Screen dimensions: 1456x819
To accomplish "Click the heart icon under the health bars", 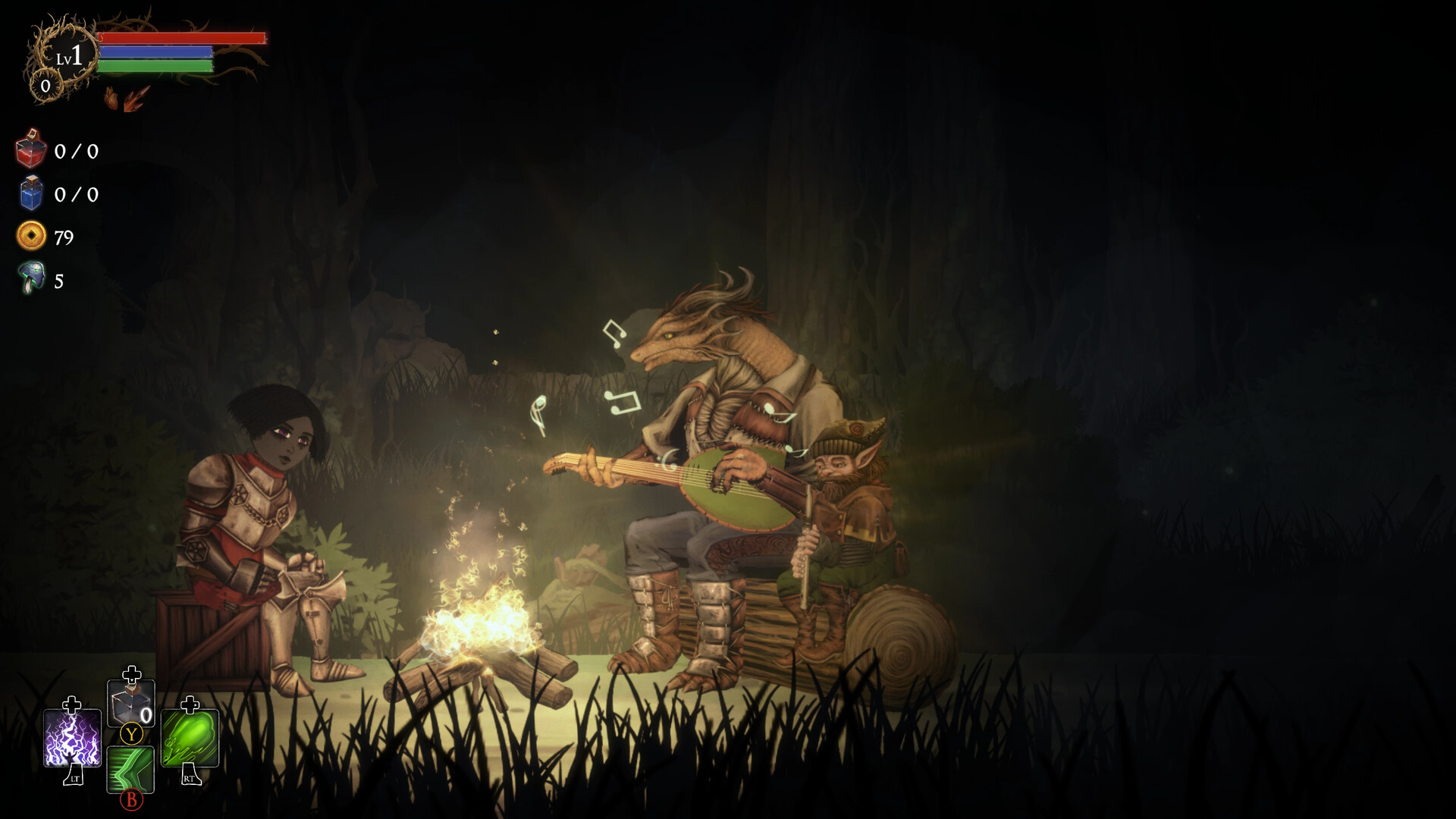I will tap(111, 99).
